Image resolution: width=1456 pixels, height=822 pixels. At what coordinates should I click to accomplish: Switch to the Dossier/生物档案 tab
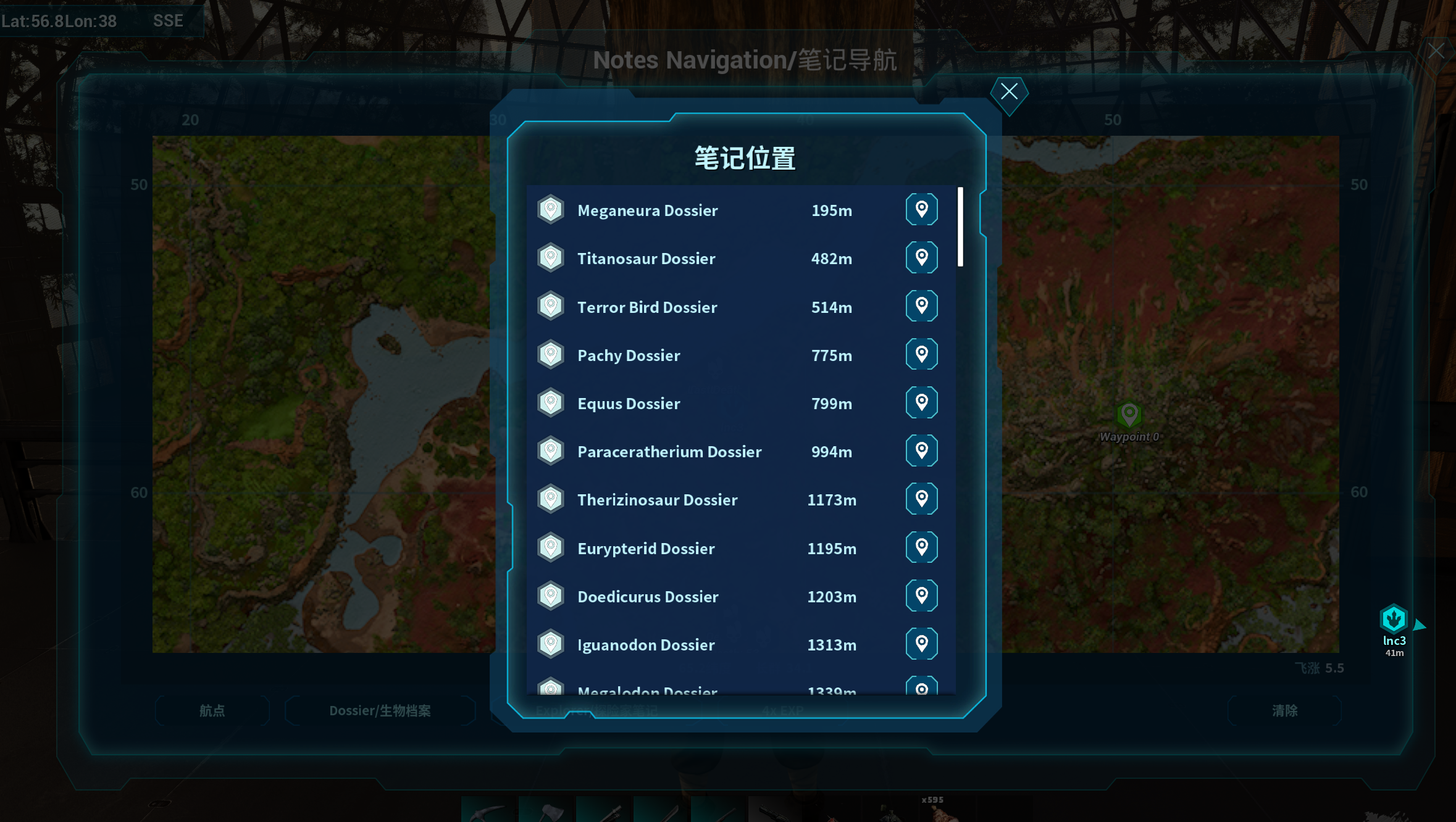pos(380,711)
